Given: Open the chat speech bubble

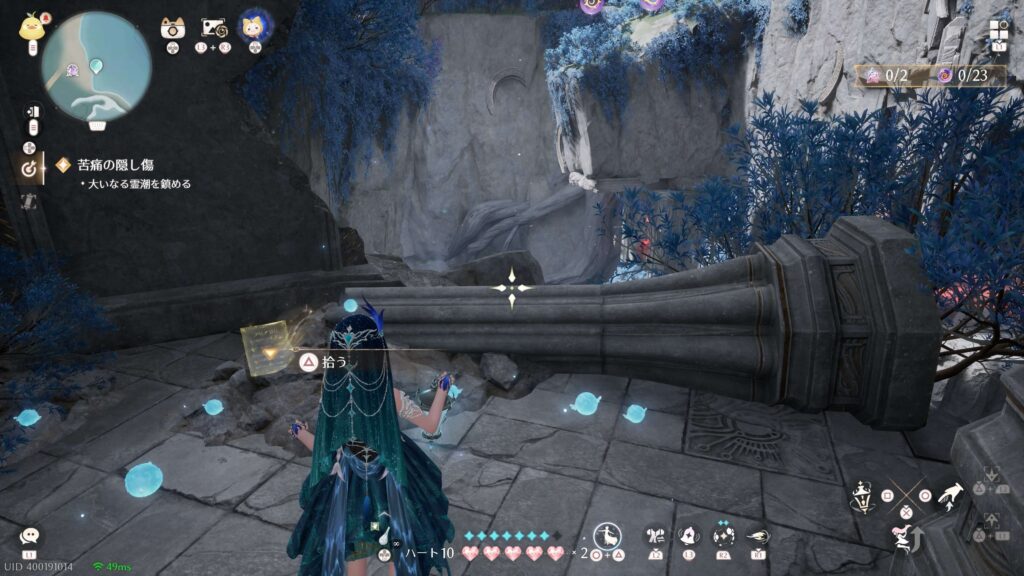Looking at the screenshot, I should click(x=31, y=537).
